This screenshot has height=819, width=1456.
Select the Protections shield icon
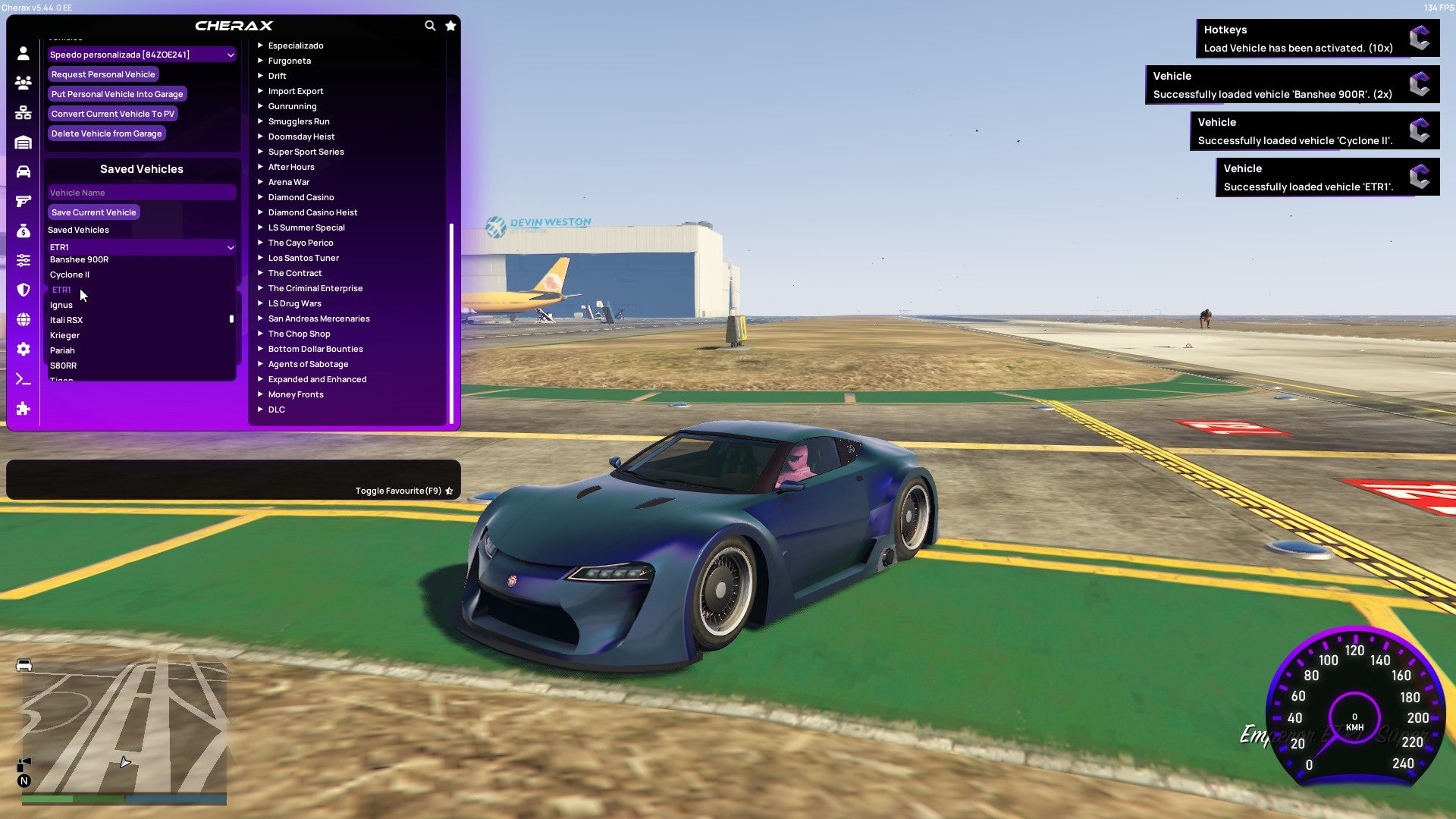click(x=23, y=290)
